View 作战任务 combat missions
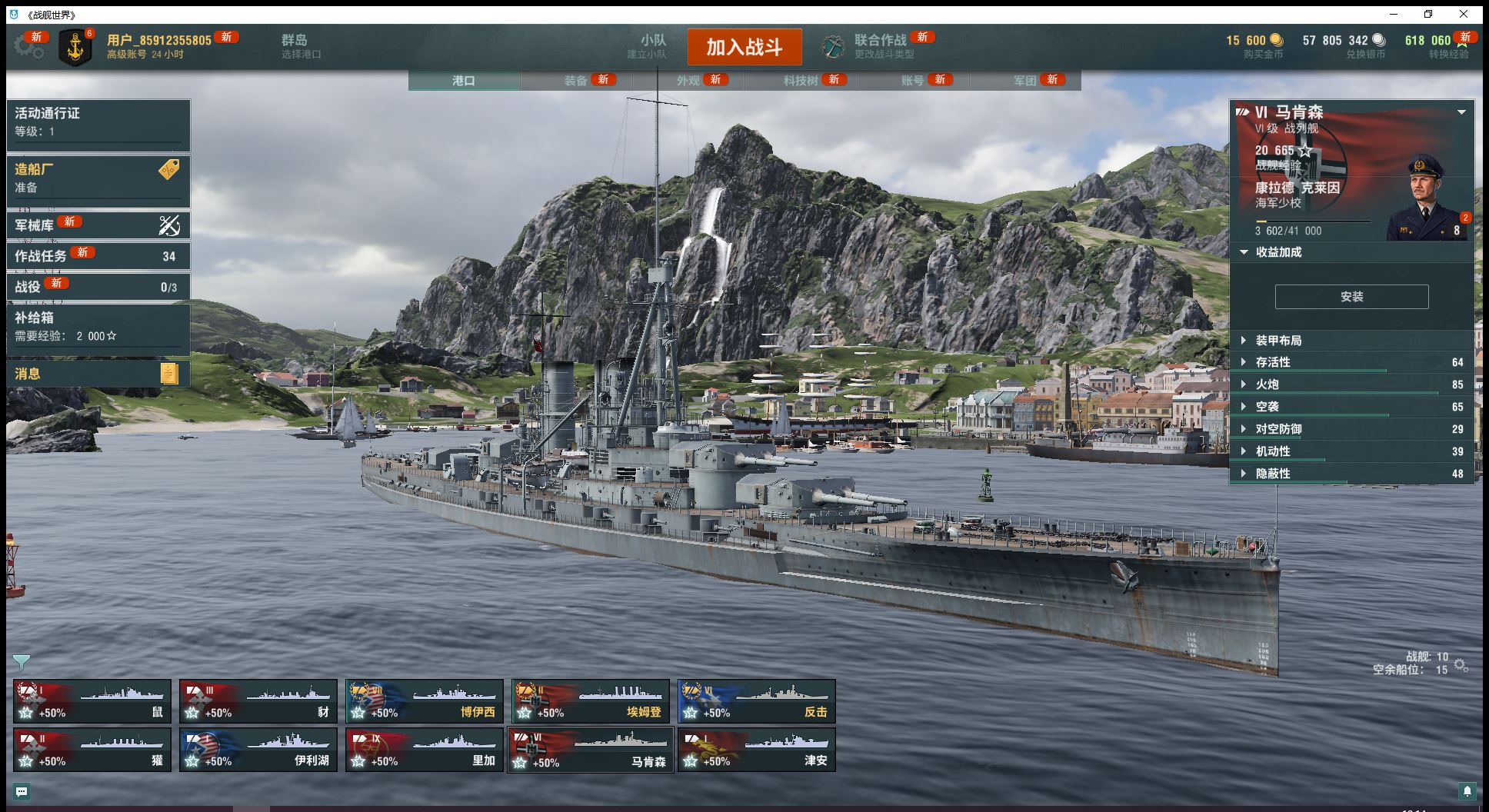 (x=98, y=256)
